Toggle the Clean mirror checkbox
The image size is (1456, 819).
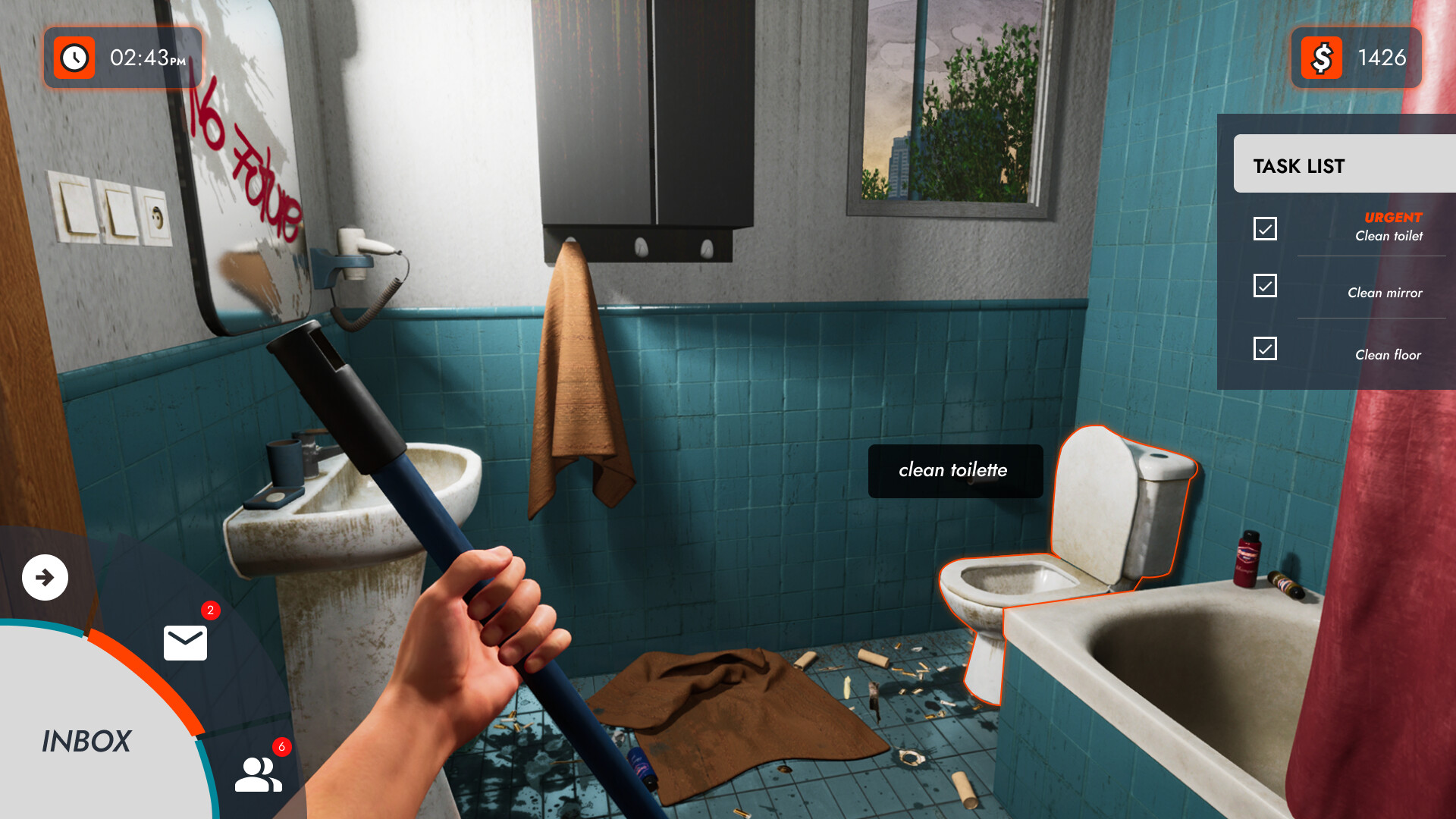(x=1264, y=286)
